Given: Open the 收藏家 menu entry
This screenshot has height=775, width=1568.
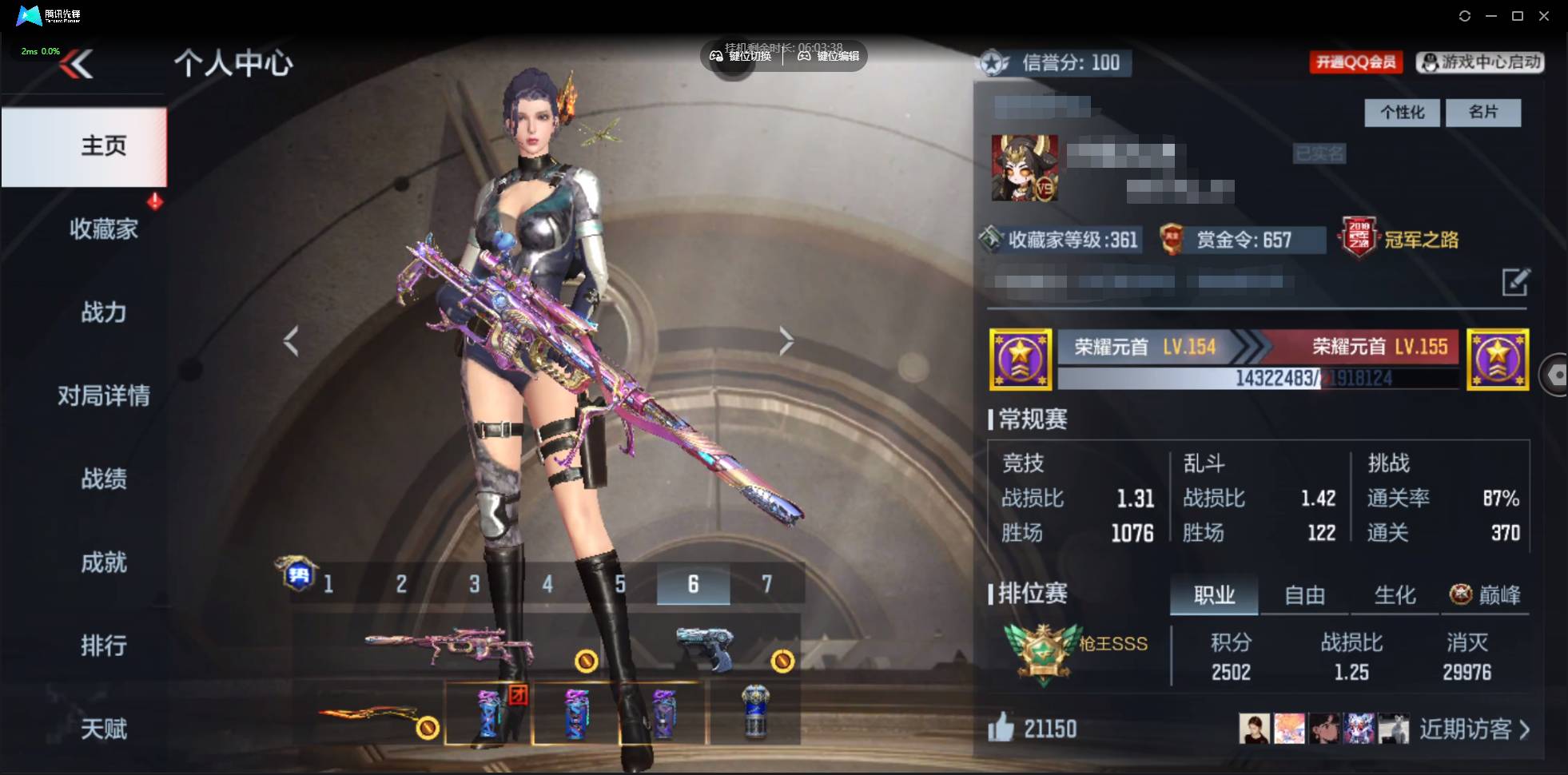Looking at the screenshot, I should 103,229.
